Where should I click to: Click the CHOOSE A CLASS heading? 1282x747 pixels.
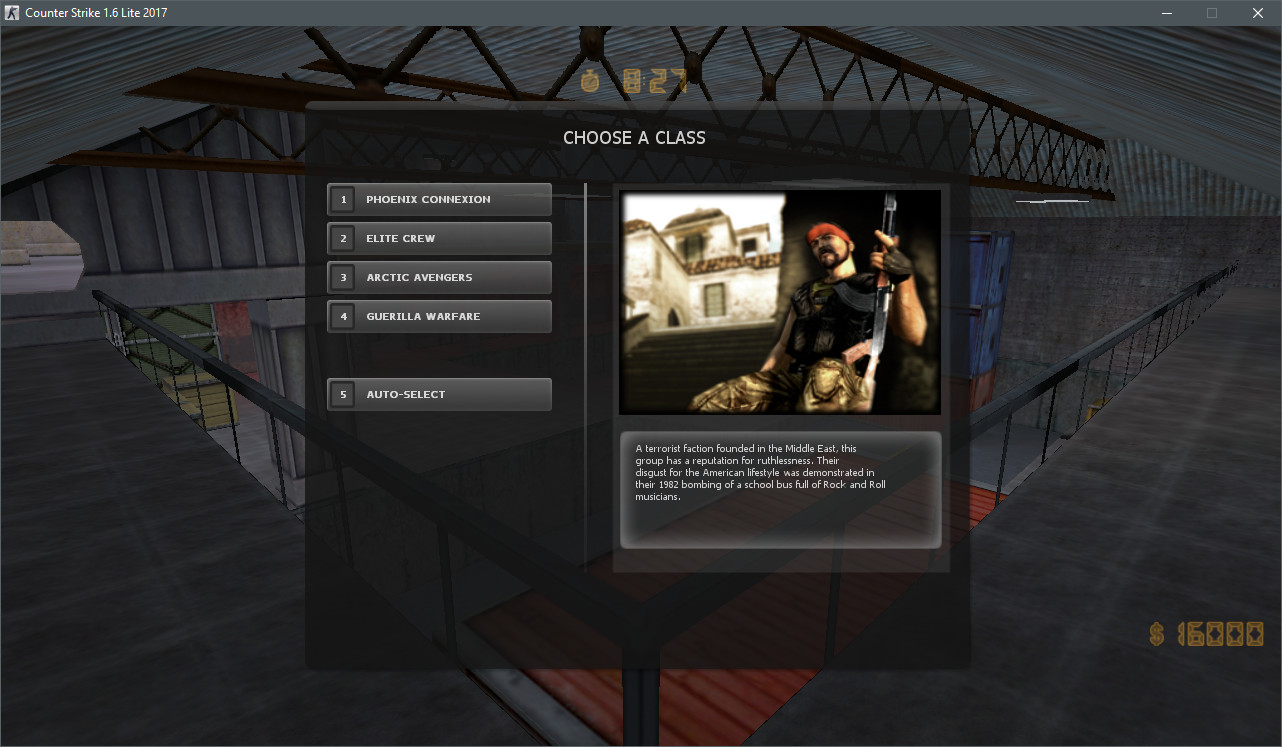[634, 138]
